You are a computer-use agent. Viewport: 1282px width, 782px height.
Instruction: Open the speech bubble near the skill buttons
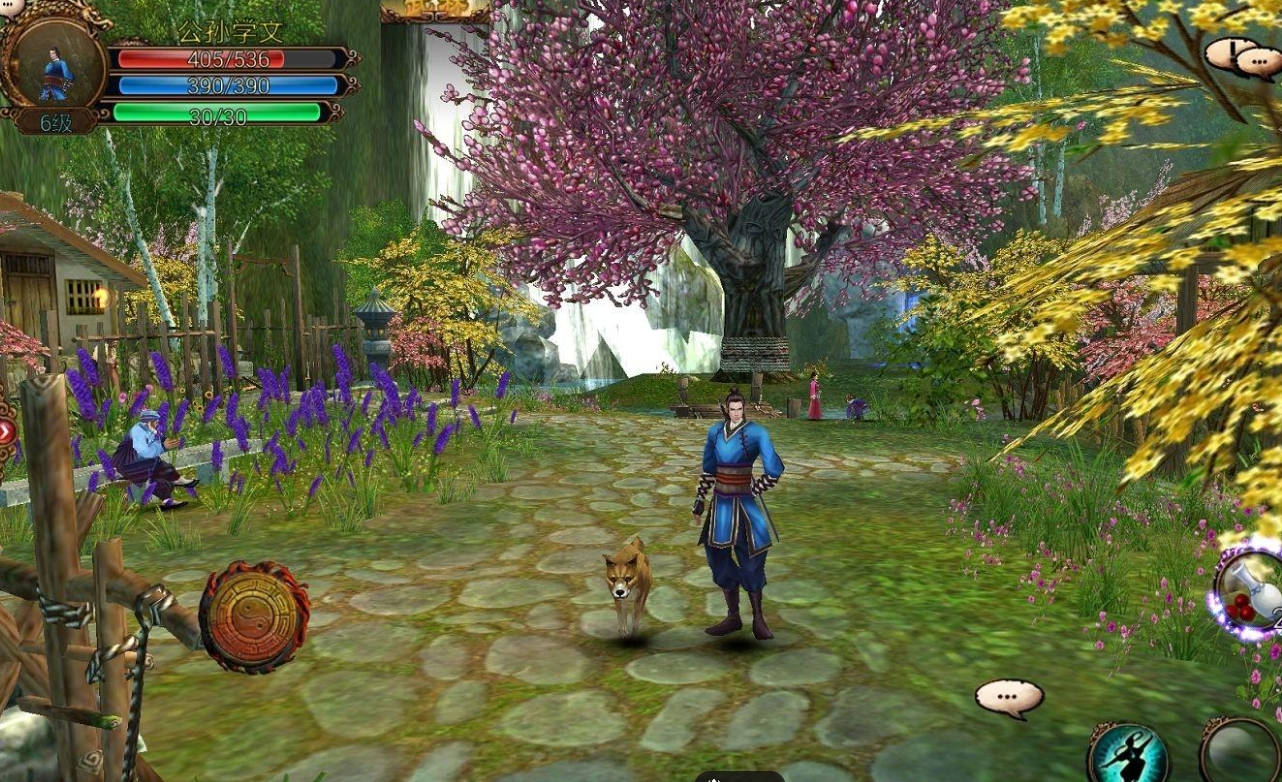(1009, 698)
